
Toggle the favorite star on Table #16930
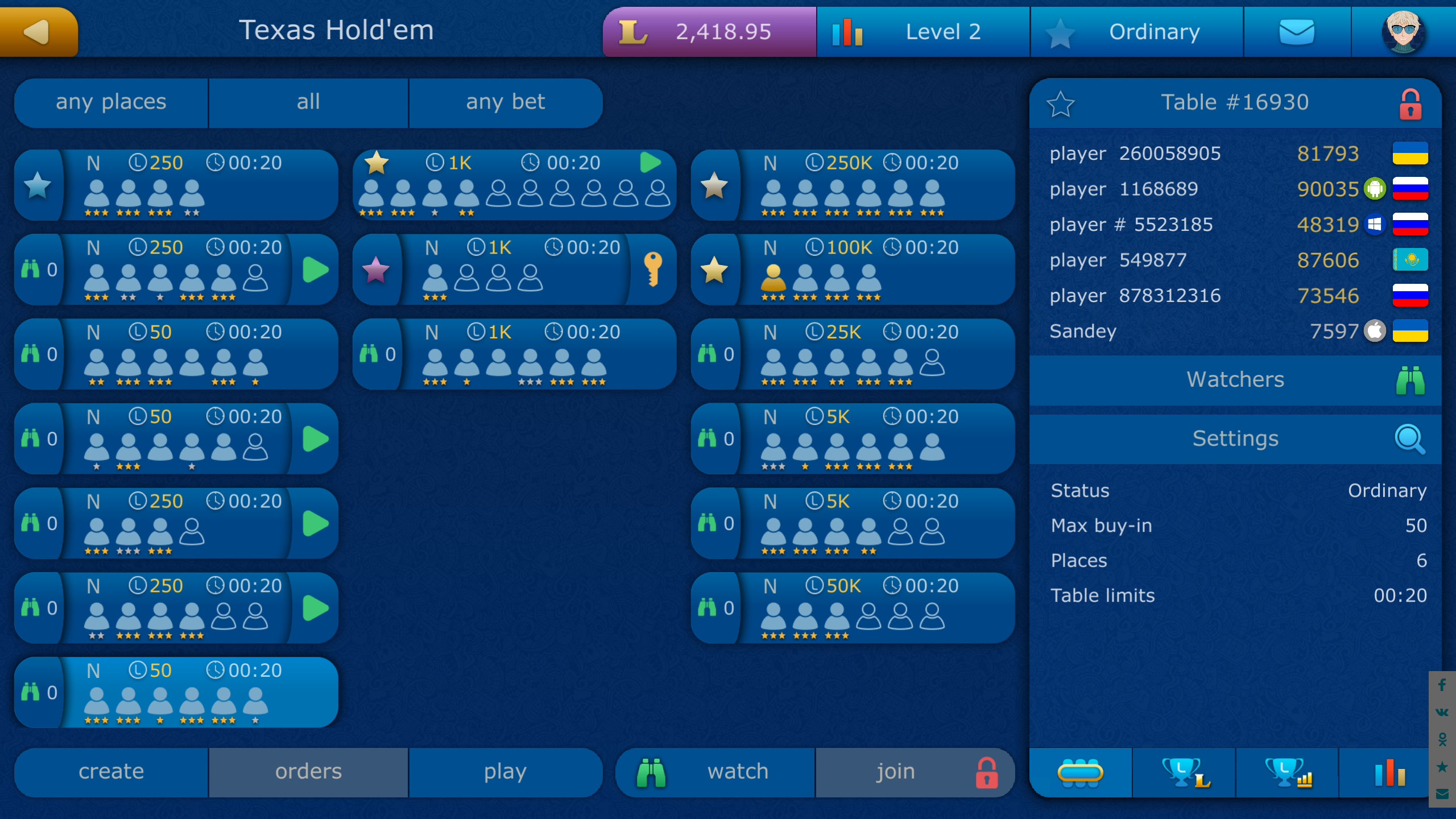click(1061, 103)
